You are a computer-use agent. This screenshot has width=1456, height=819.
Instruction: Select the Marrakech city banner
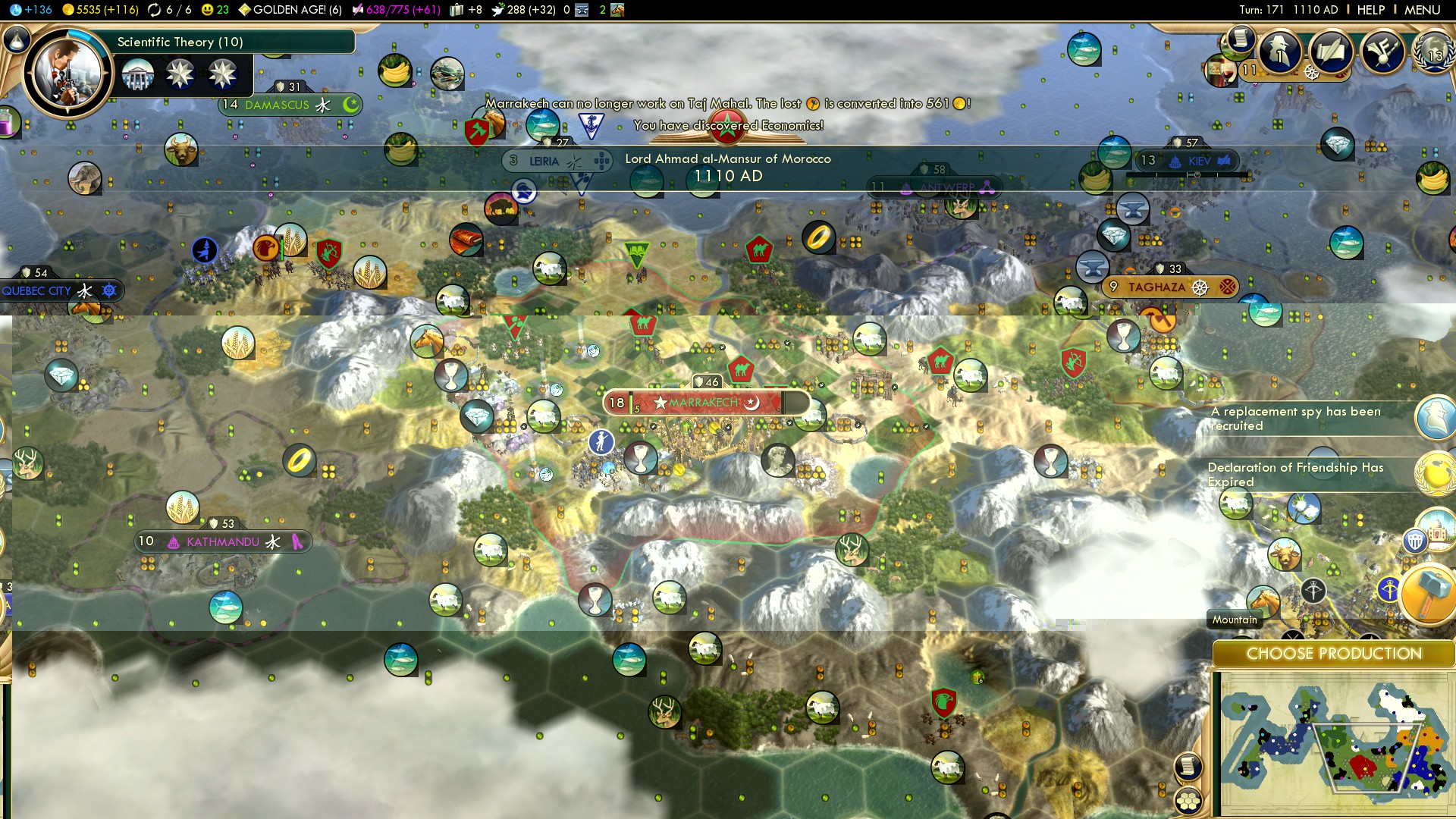pyautogui.click(x=705, y=403)
